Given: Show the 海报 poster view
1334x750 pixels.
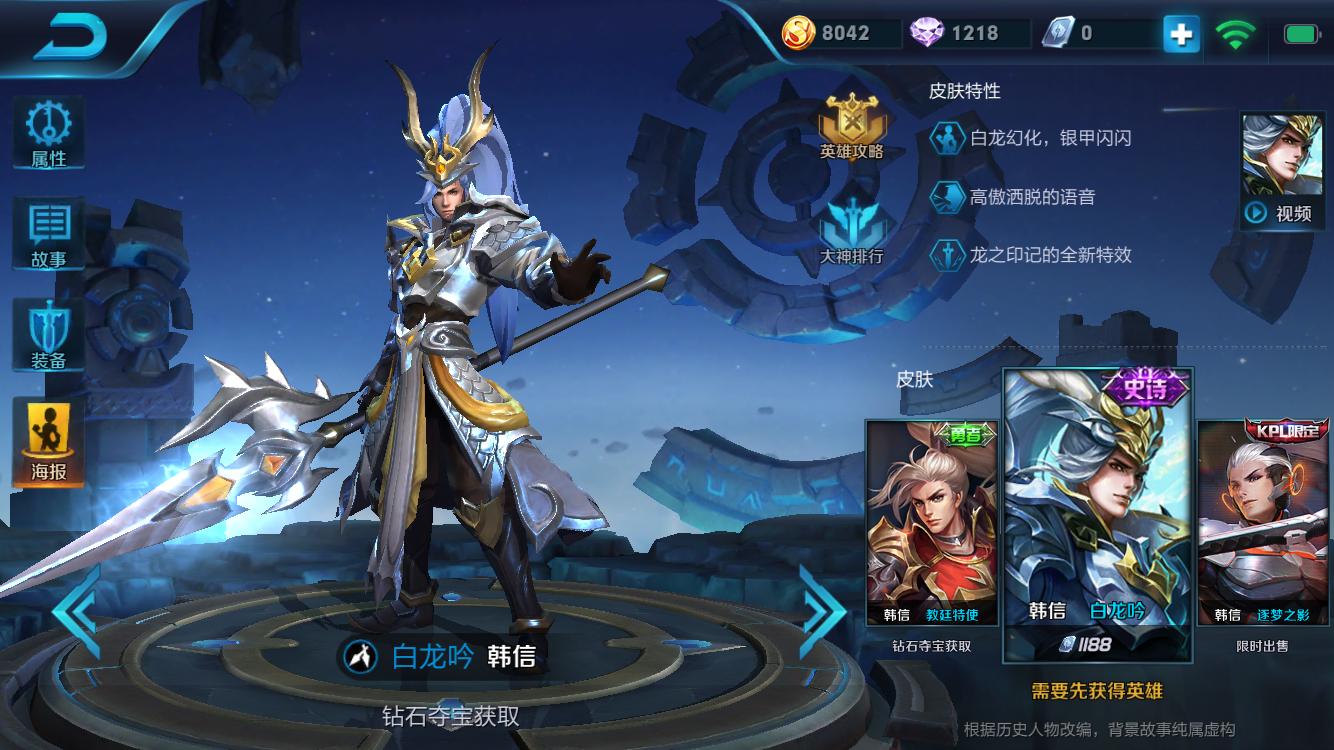Looking at the screenshot, I should click(48, 442).
